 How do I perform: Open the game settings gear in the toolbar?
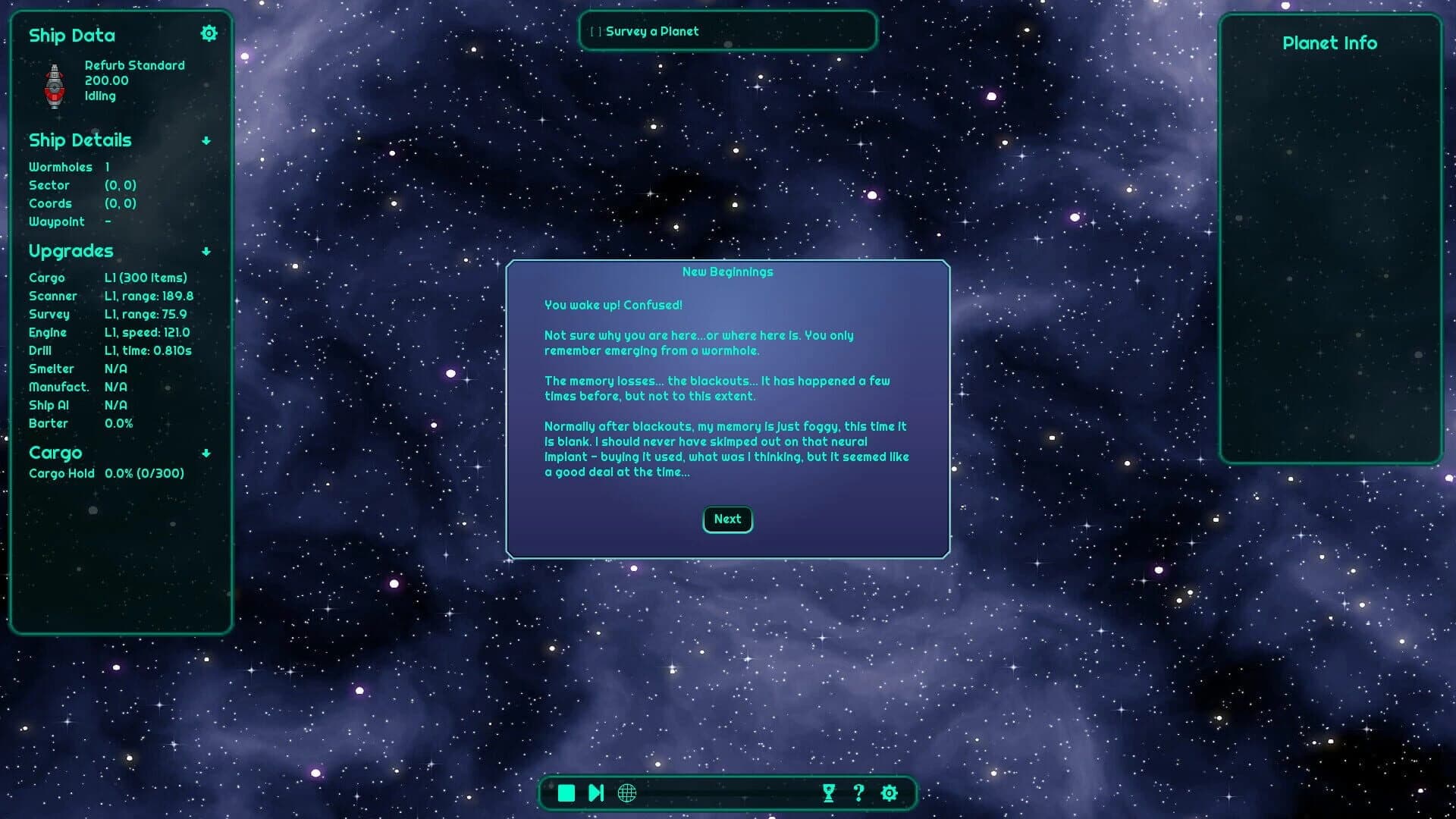pos(889,793)
